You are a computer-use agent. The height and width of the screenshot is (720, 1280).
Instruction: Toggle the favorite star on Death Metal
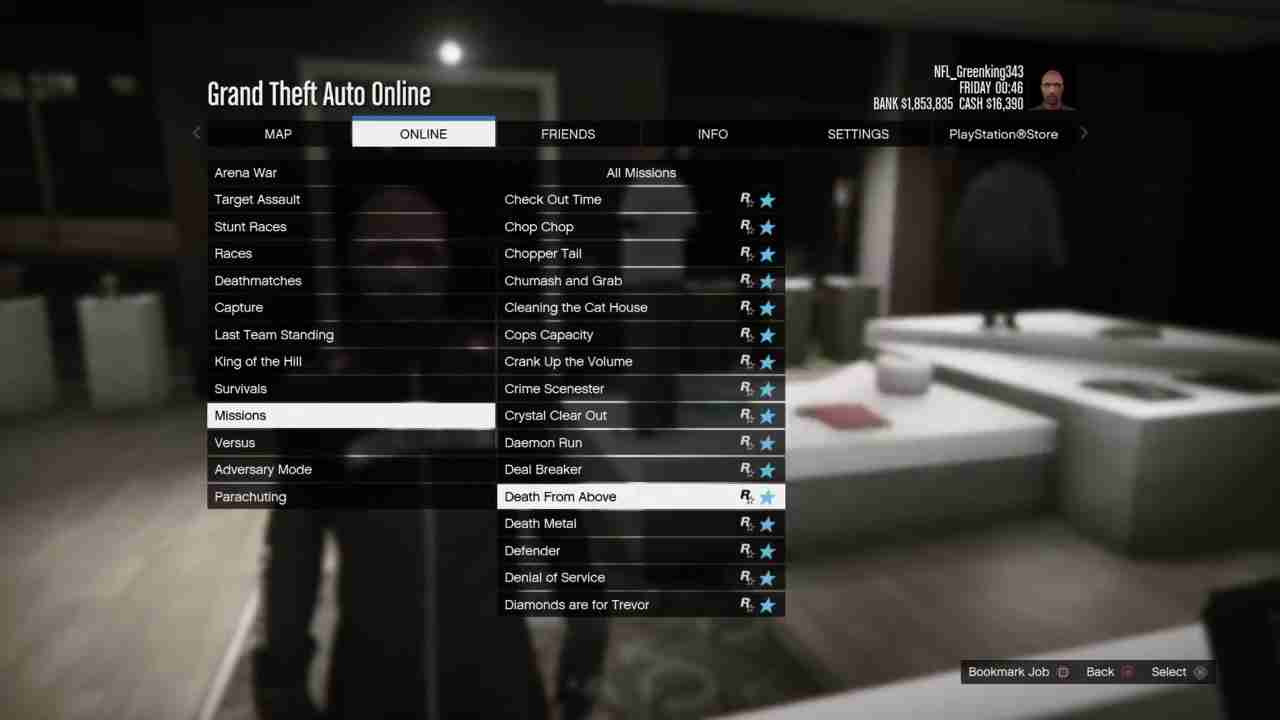tap(767, 523)
